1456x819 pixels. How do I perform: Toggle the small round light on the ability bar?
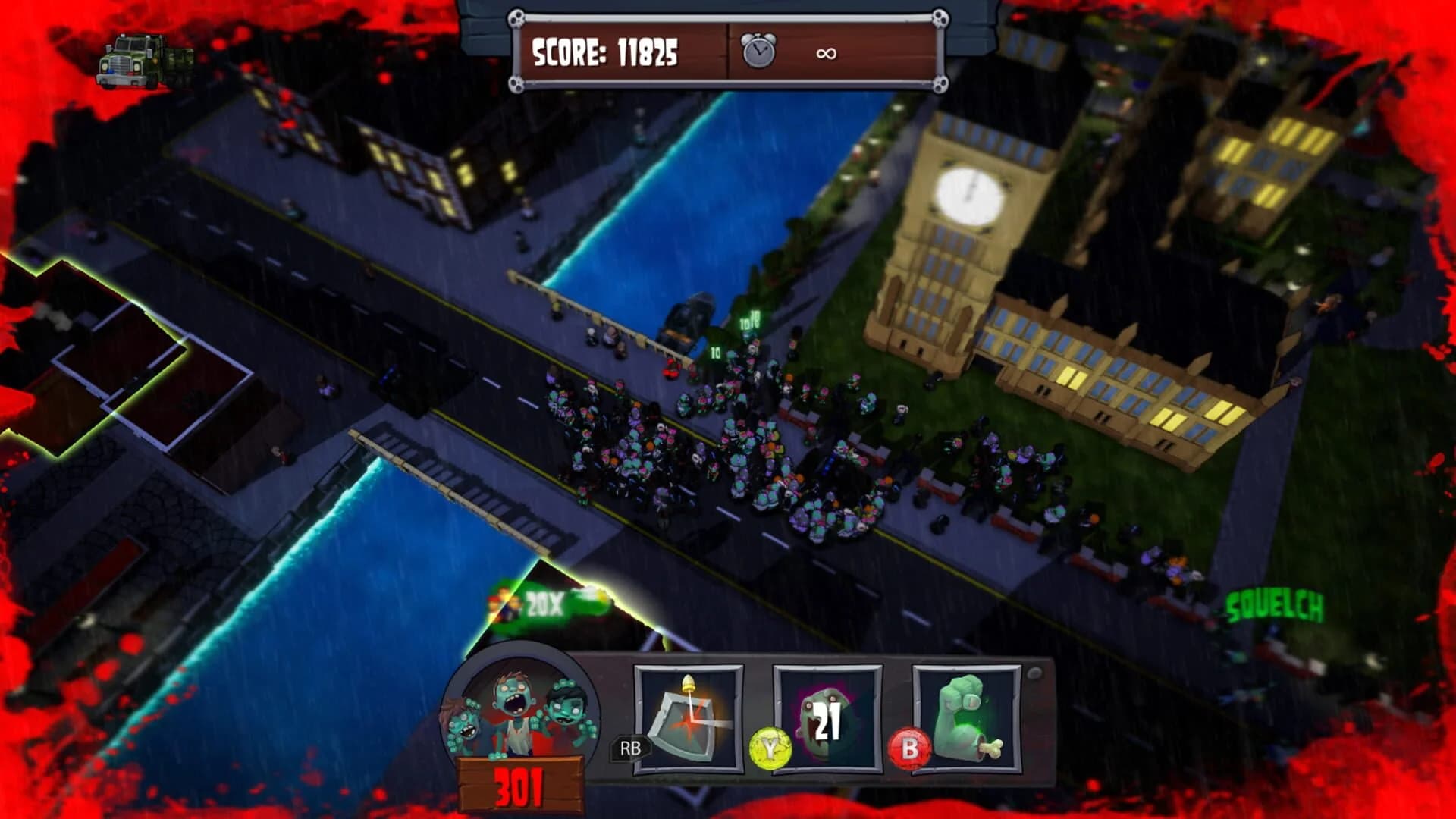(x=1034, y=672)
